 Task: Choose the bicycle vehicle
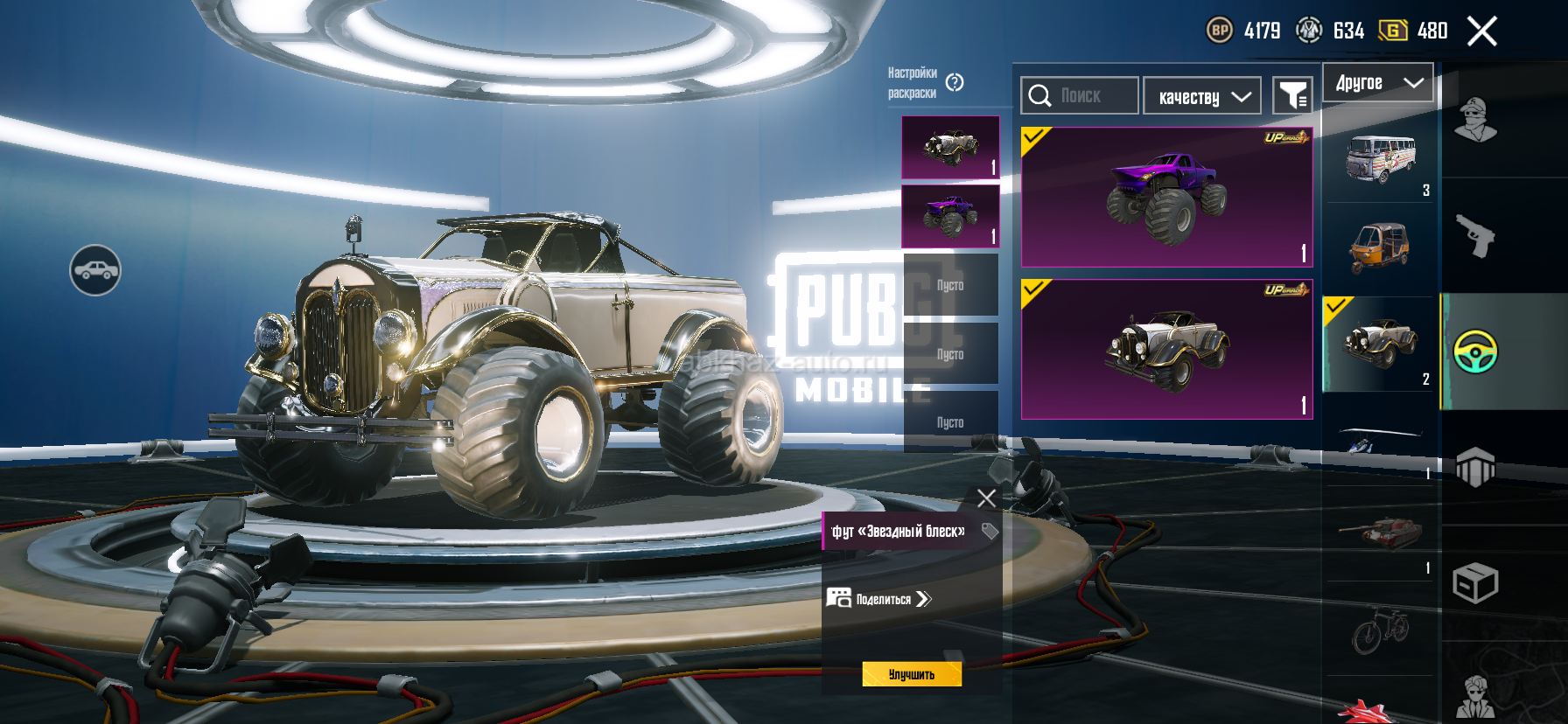(x=1380, y=629)
